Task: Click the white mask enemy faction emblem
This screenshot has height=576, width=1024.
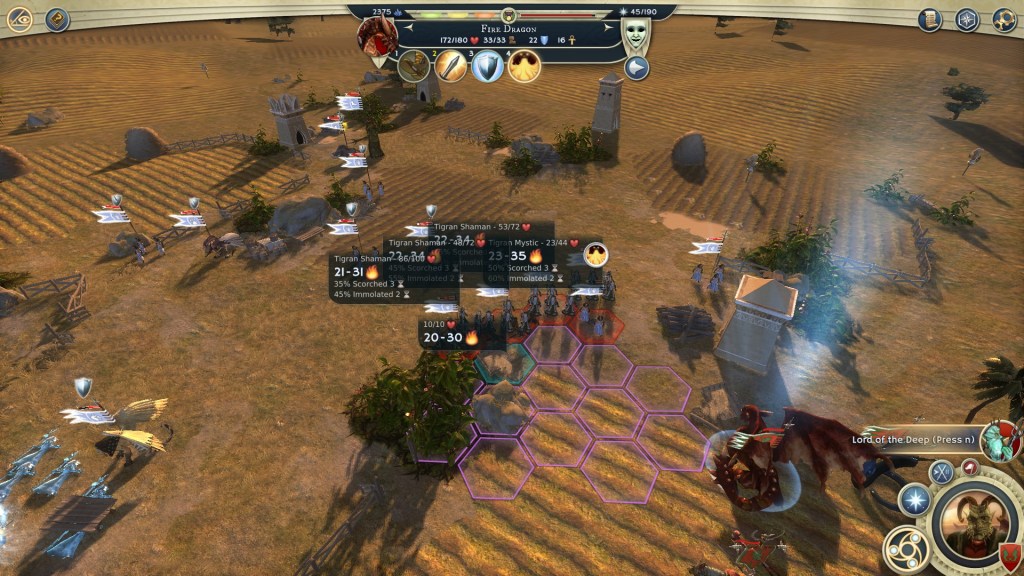Action: point(636,37)
